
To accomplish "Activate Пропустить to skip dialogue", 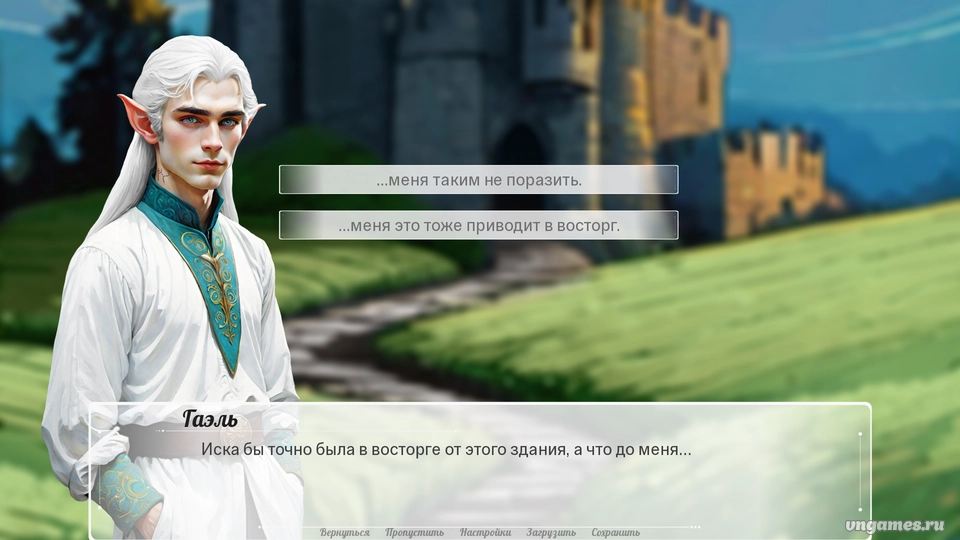I will pos(414,532).
